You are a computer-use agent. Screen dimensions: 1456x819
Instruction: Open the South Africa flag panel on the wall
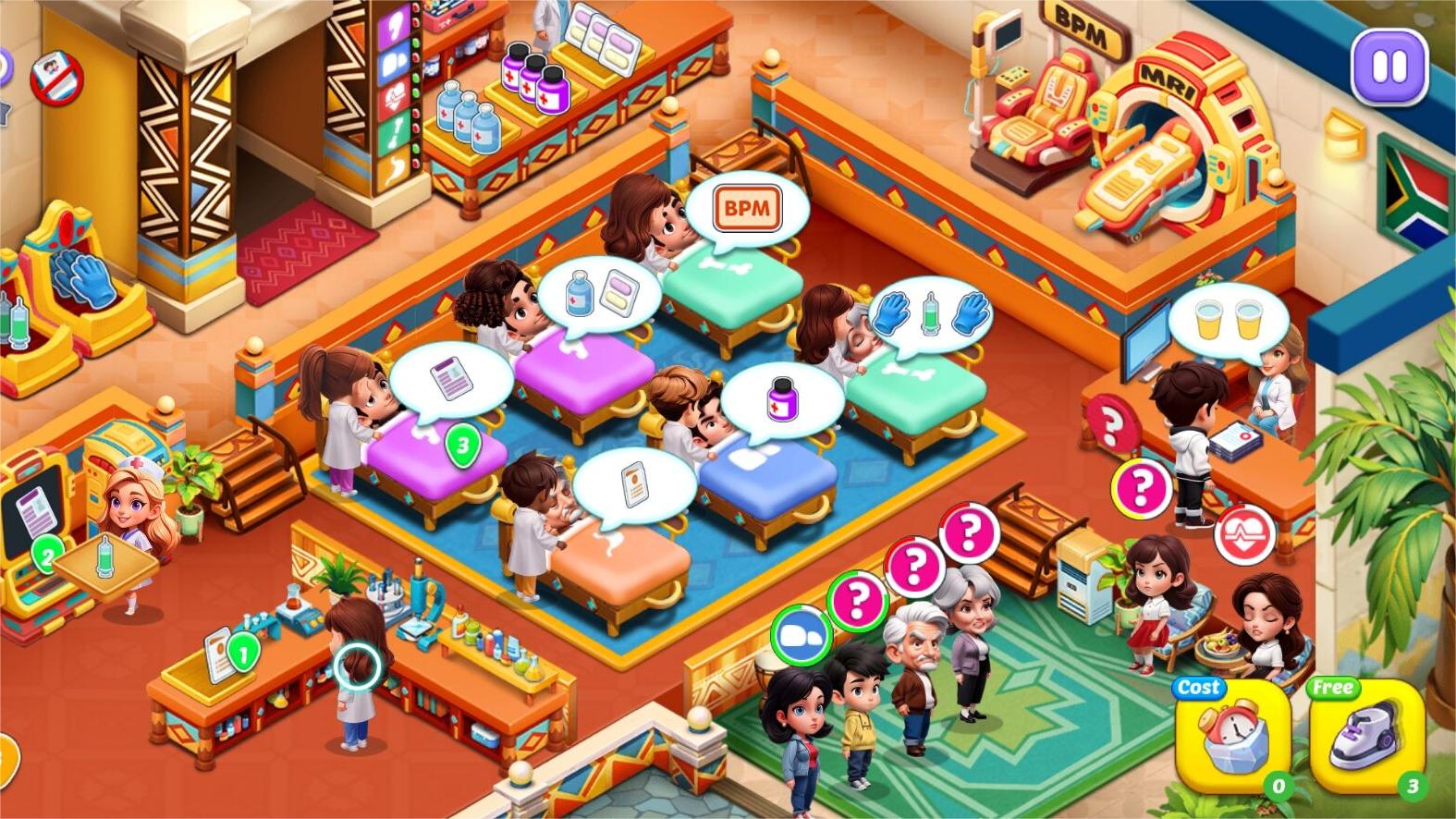click(1413, 194)
